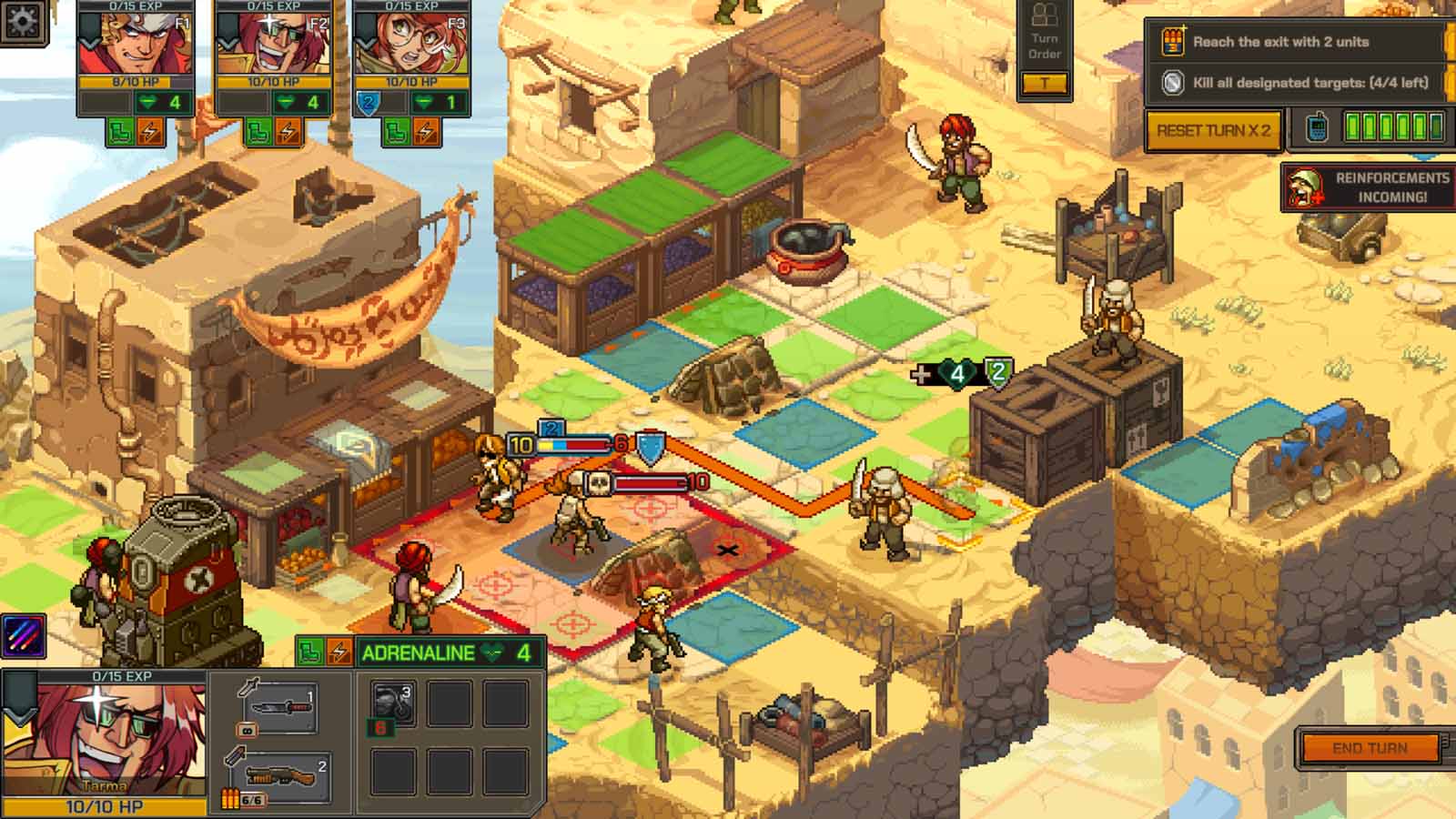The width and height of the screenshot is (1456, 819).
Task: Select Tarma's F2 portrait card
Action: [x=273, y=44]
